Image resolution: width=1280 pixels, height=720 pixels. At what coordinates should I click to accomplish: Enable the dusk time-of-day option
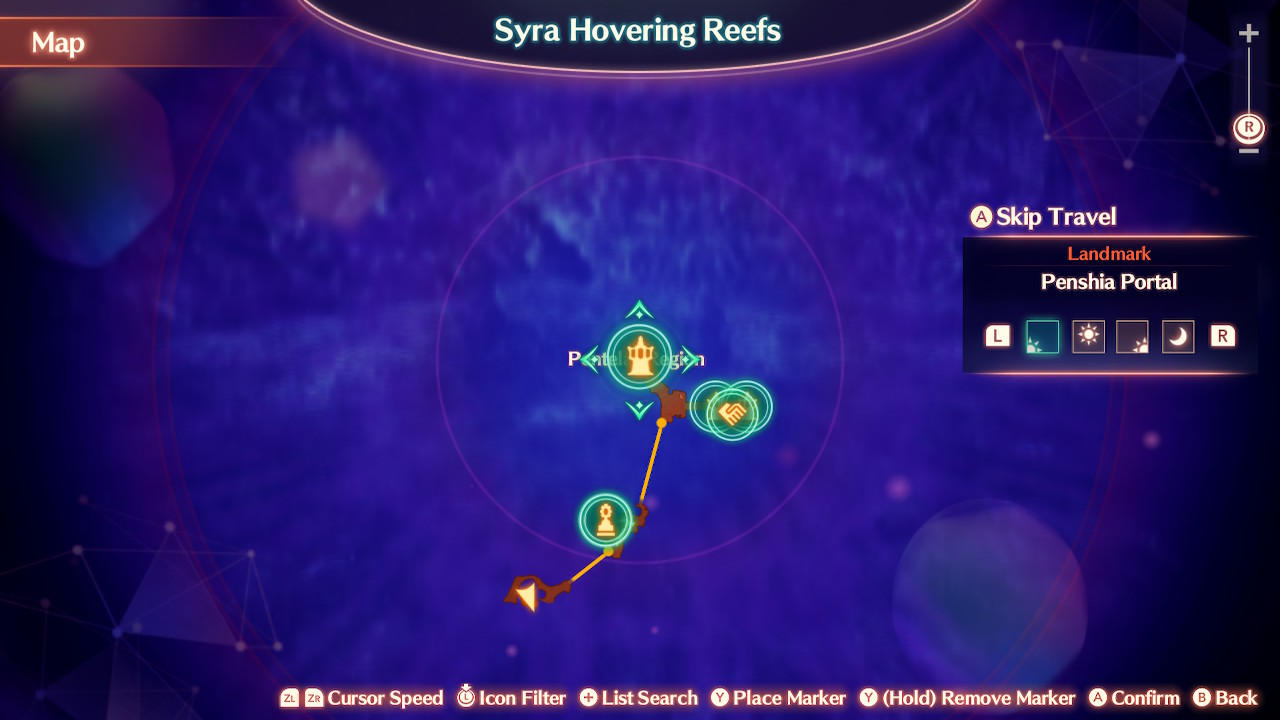pyautogui.click(x=1133, y=336)
